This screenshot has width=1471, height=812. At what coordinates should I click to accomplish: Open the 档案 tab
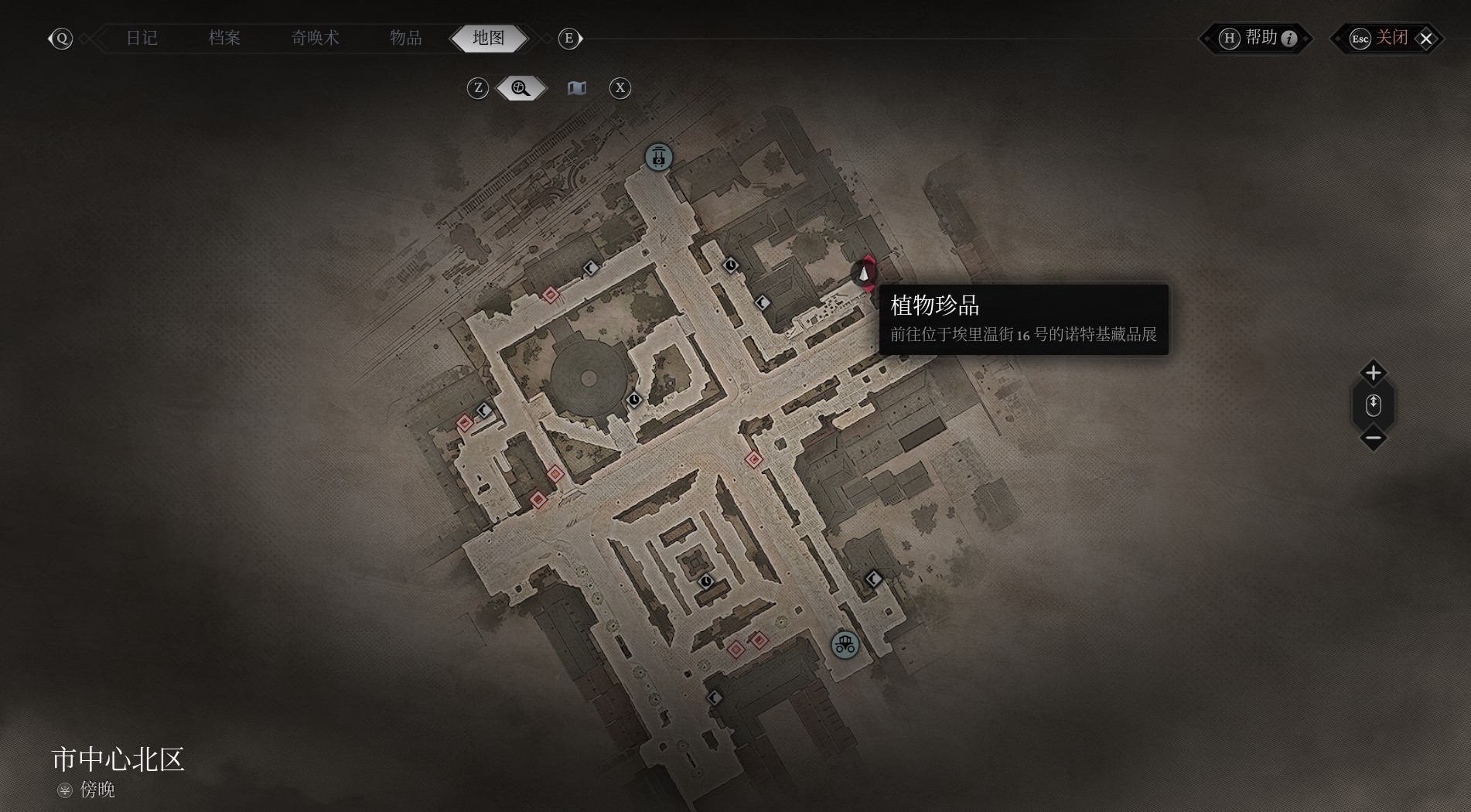click(224, 38)
